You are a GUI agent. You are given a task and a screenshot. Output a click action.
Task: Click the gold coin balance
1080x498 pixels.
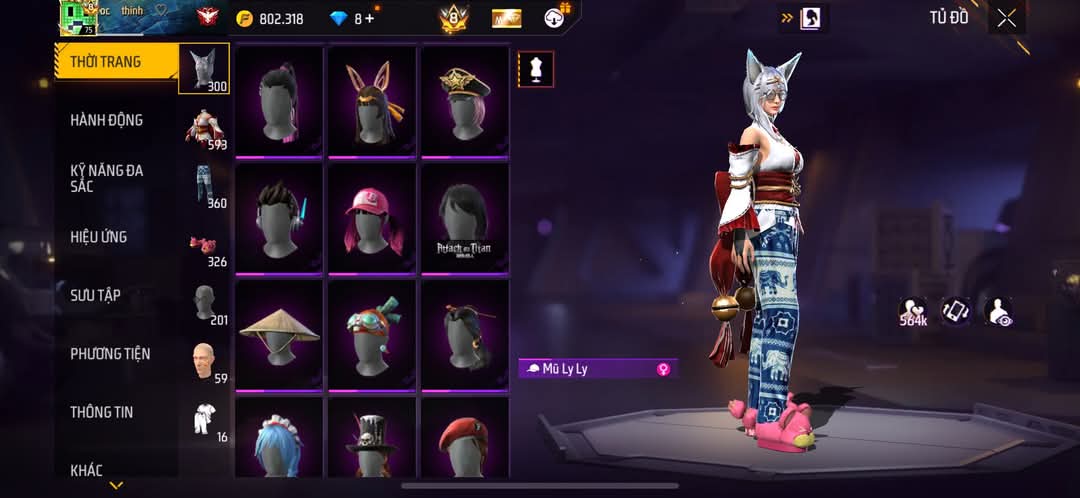(x=270, y=18)
